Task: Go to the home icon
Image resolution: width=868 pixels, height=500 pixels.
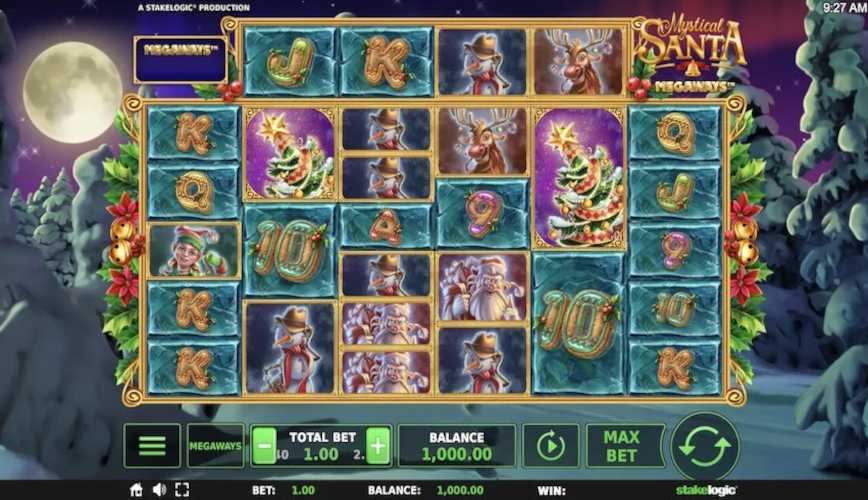Action: [137, 490]
